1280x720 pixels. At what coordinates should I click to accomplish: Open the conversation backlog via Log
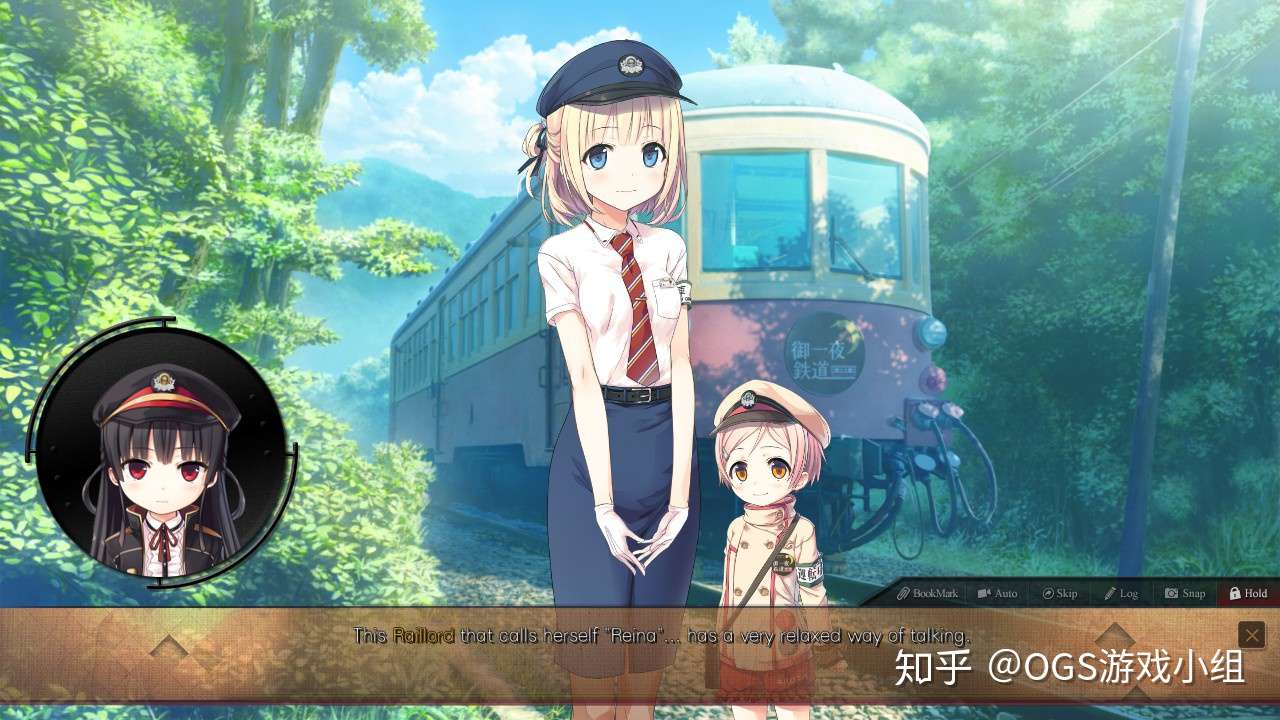(x=1121, y=593)
